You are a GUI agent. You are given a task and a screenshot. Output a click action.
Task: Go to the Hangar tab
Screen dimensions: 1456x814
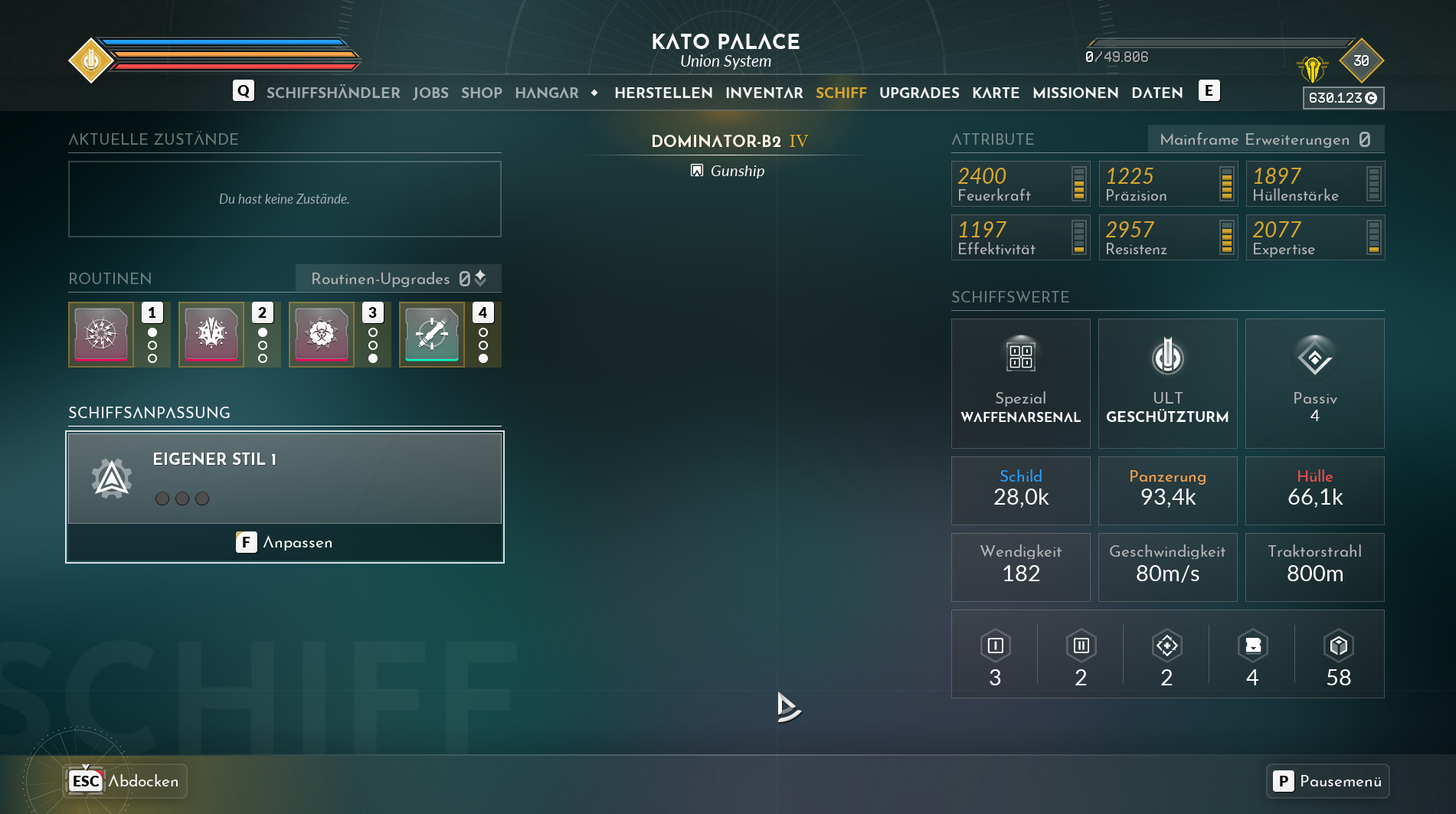546,93
